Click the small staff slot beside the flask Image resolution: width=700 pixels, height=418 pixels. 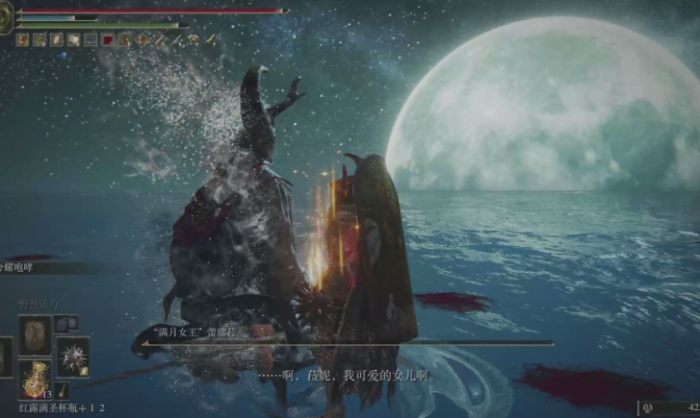[x=62, y=391]
